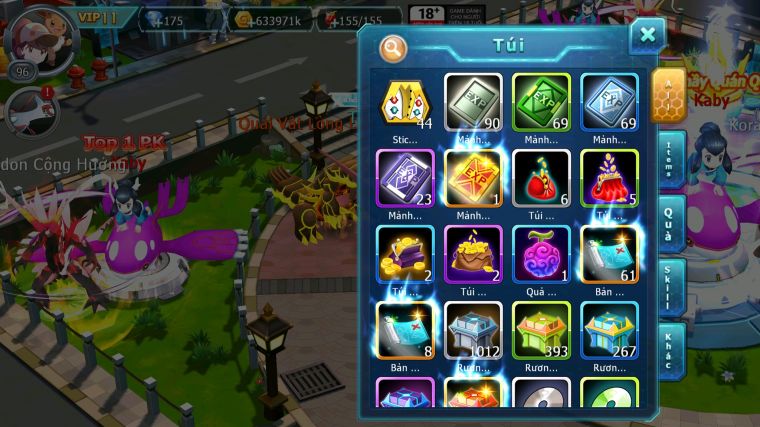Select the cyan chest with count 267

point(609,330)
